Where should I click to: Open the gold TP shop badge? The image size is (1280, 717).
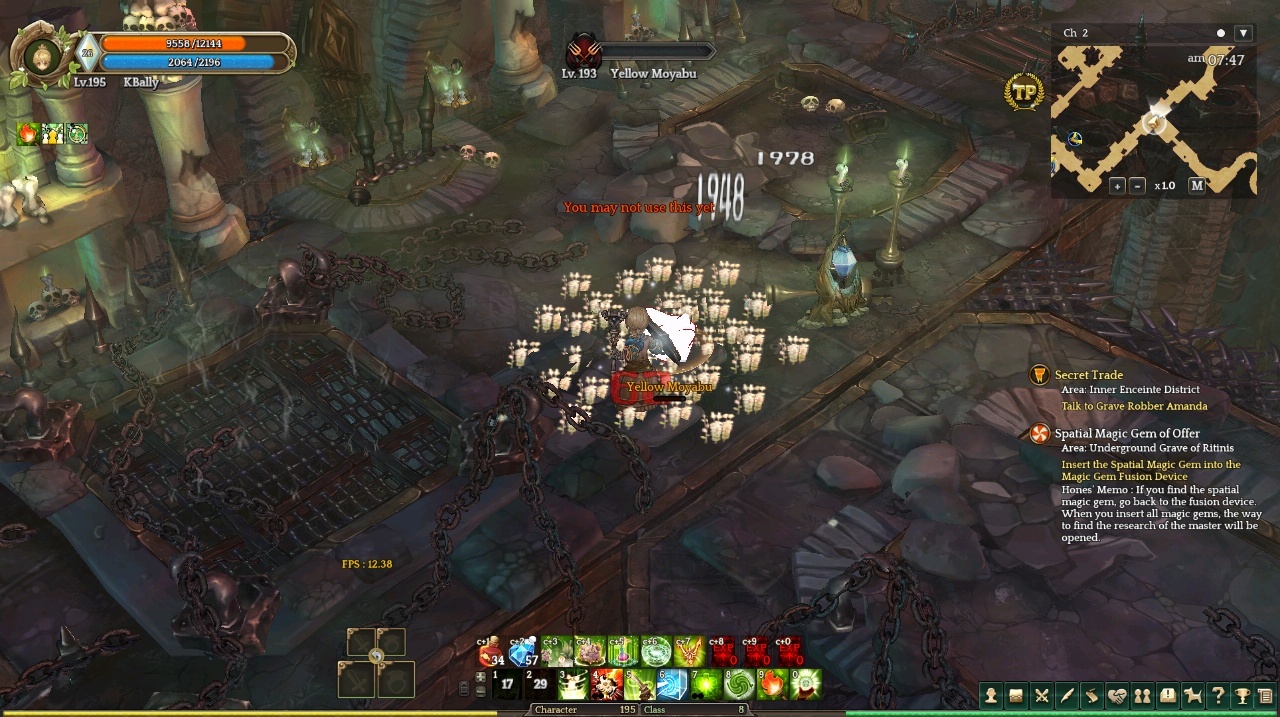coord(1024,92)
